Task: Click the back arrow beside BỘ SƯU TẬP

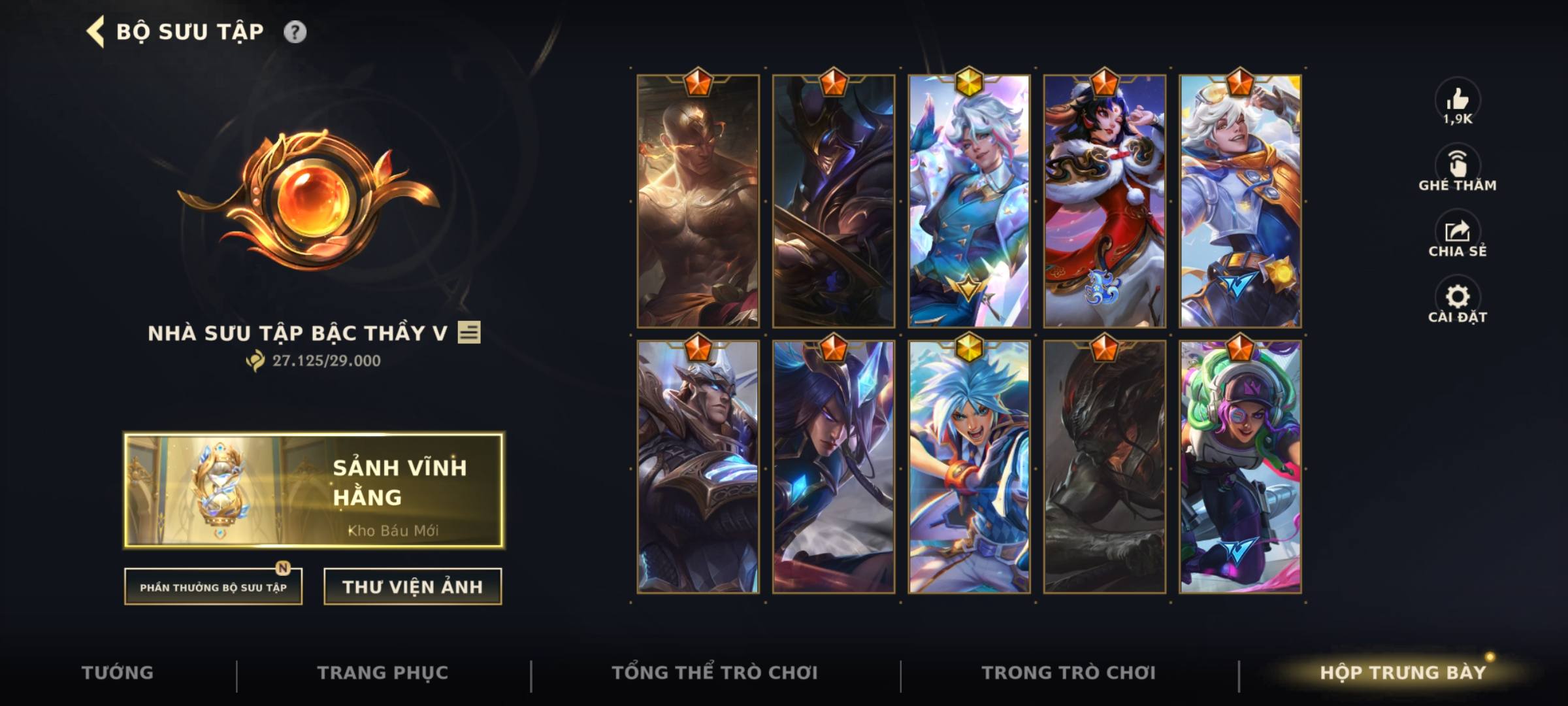Action: click(95, 31)
